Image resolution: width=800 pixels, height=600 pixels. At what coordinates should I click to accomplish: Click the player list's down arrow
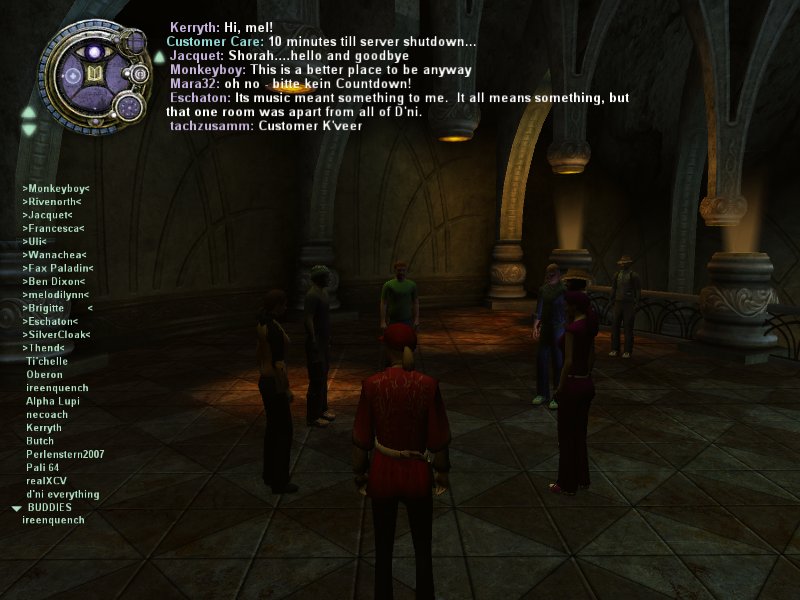pyautogui.click(x=29, y=130)
